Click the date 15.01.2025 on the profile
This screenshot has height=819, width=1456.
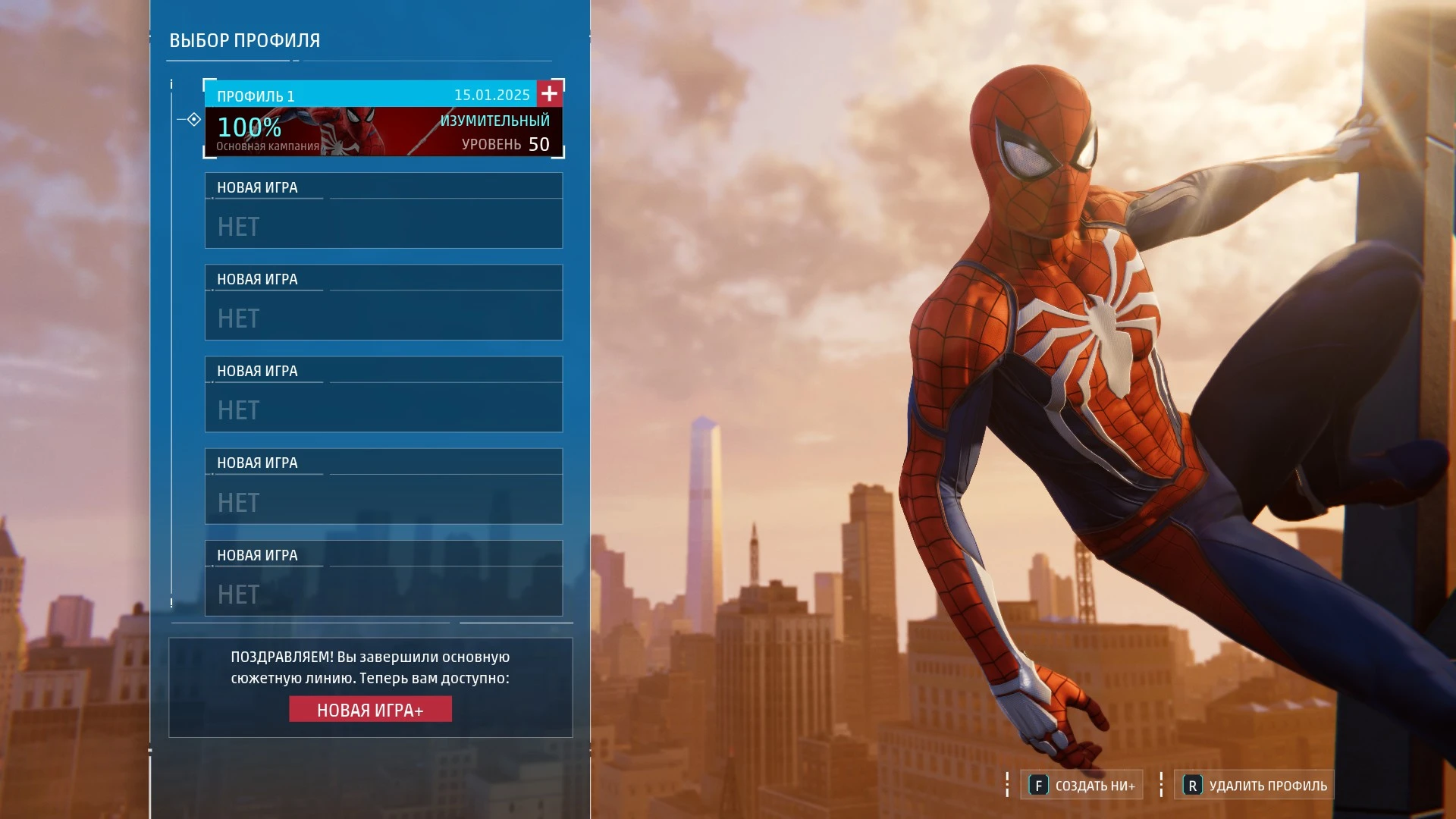click(x=492, y=94)
